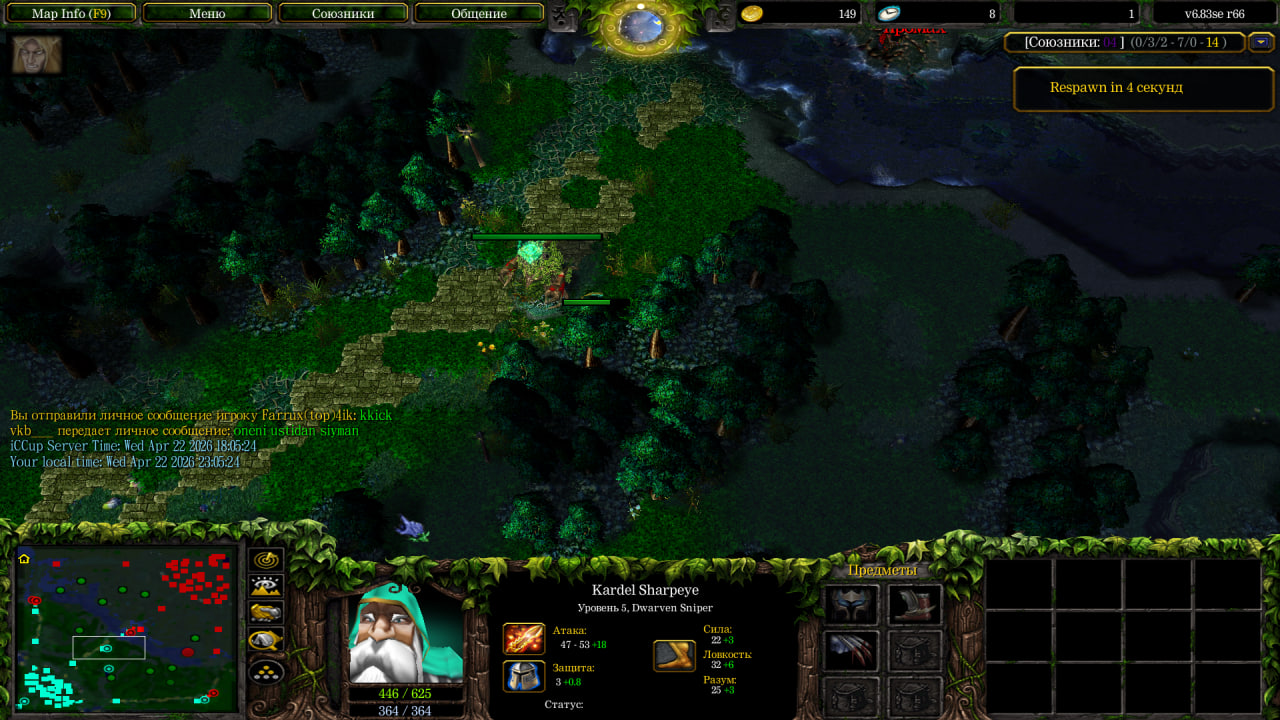The width and height of the screenshot is (1280, 720).
Task: Click the attack damage icon
Action: [524, 638]
